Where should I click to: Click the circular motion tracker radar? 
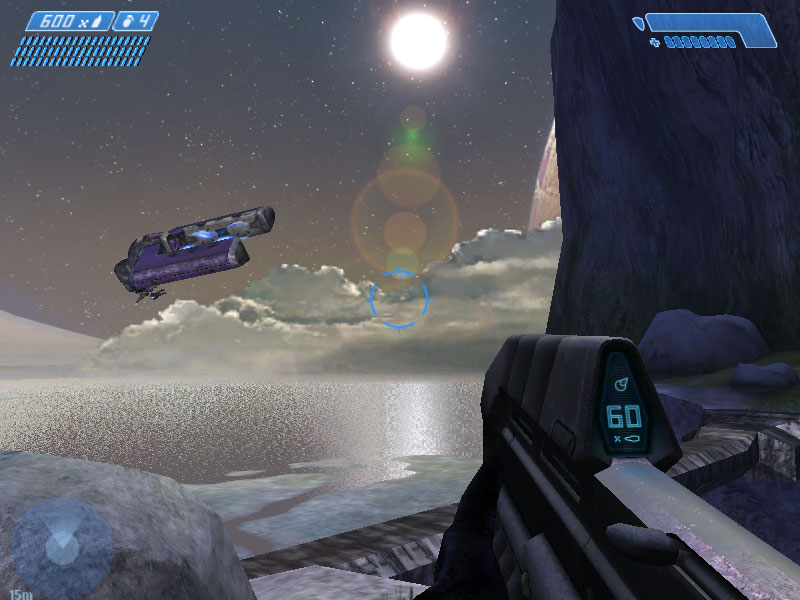tap(61, 547)
